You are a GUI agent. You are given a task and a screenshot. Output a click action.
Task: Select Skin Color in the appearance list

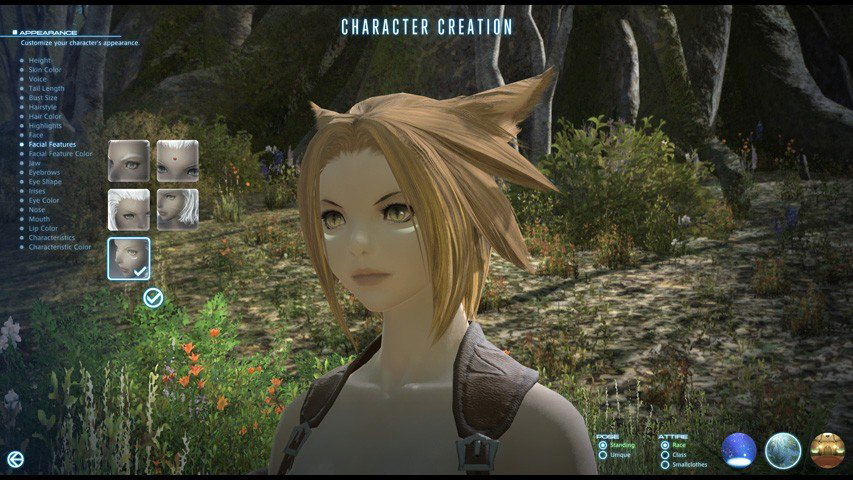click(47, 69)
